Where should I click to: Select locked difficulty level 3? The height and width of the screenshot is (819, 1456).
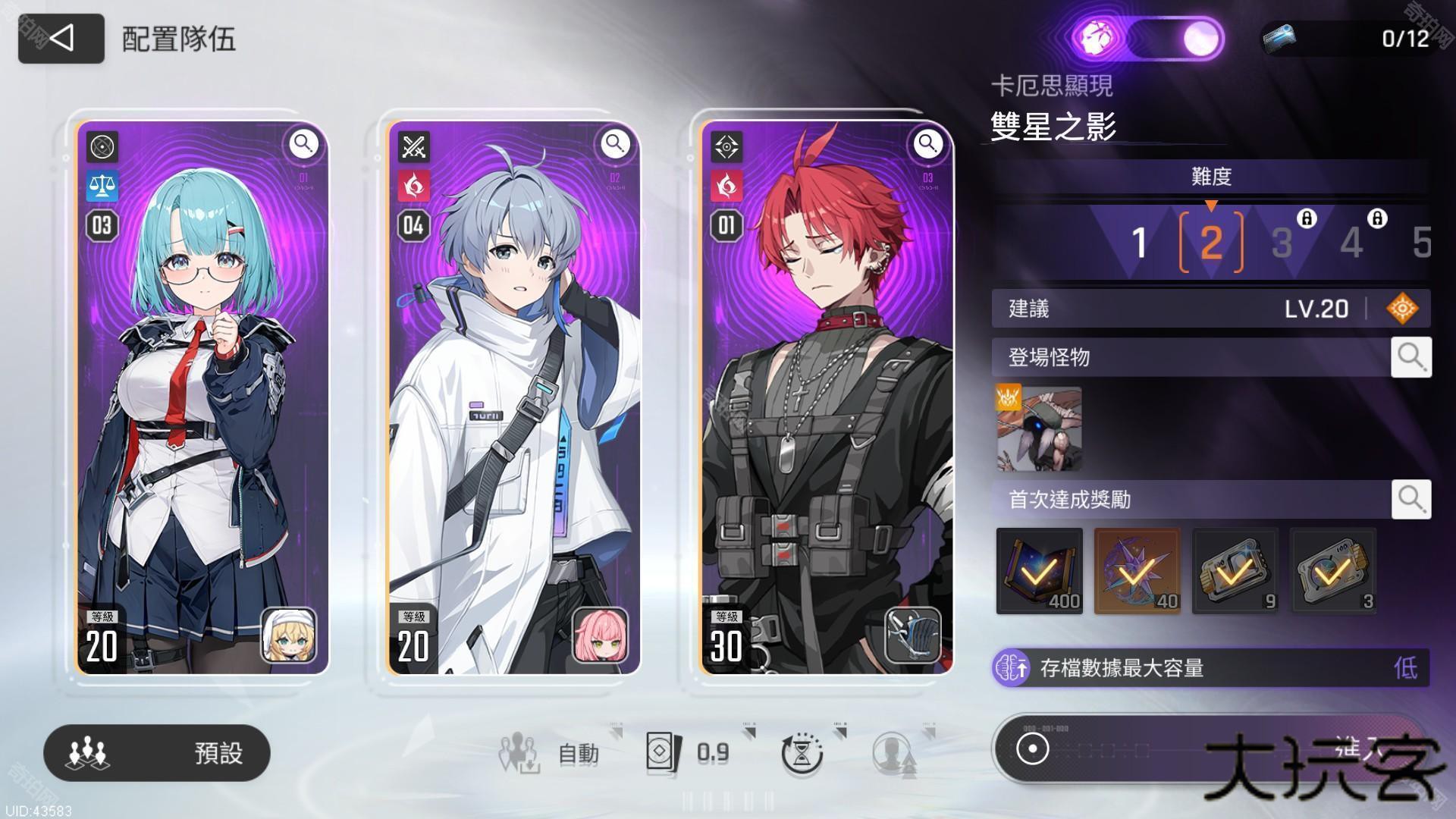pyautogui.click(x=1282, y=243)
